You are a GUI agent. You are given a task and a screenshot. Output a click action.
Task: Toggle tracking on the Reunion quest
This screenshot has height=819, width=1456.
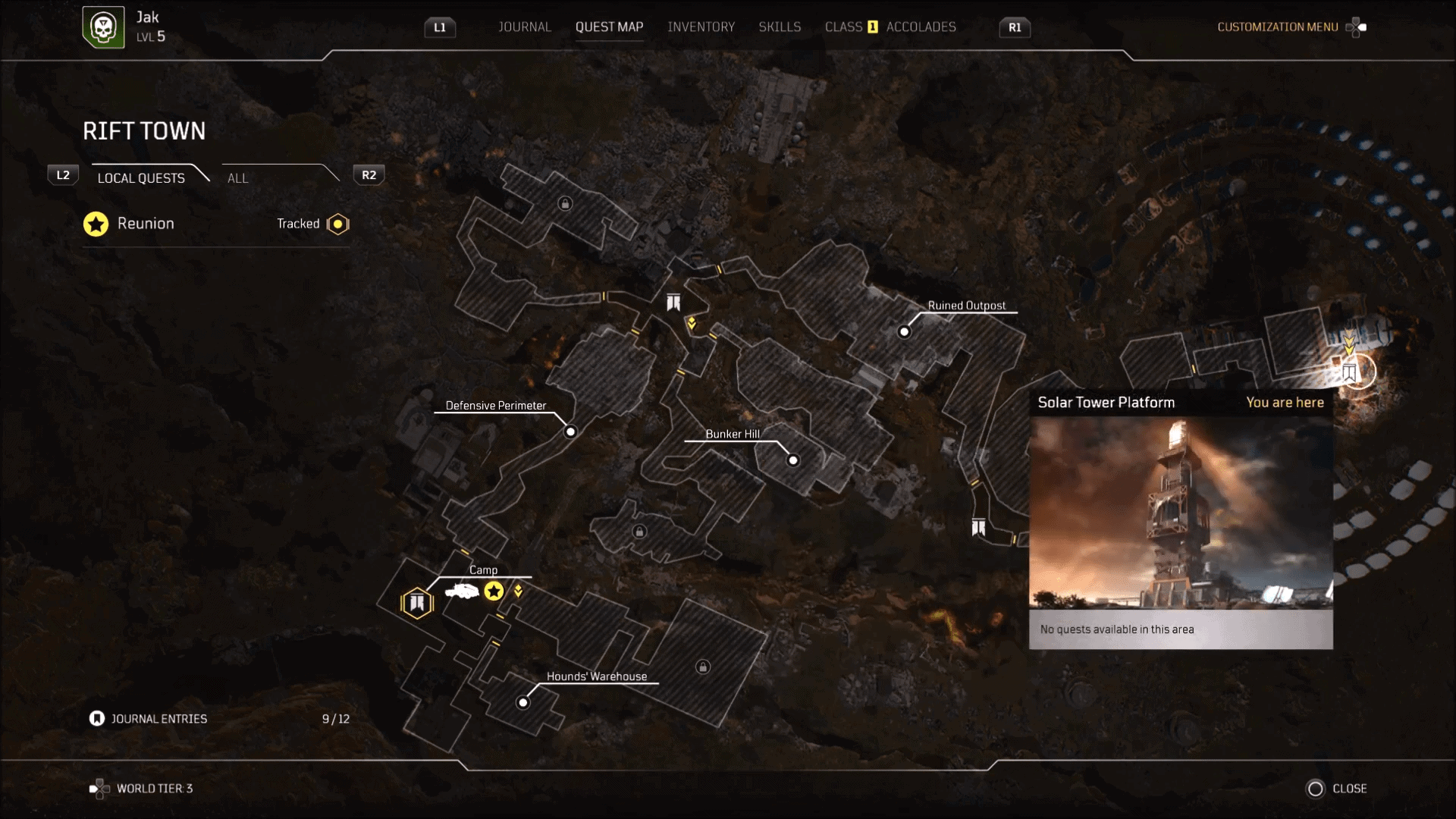click(x=337, y=224)
